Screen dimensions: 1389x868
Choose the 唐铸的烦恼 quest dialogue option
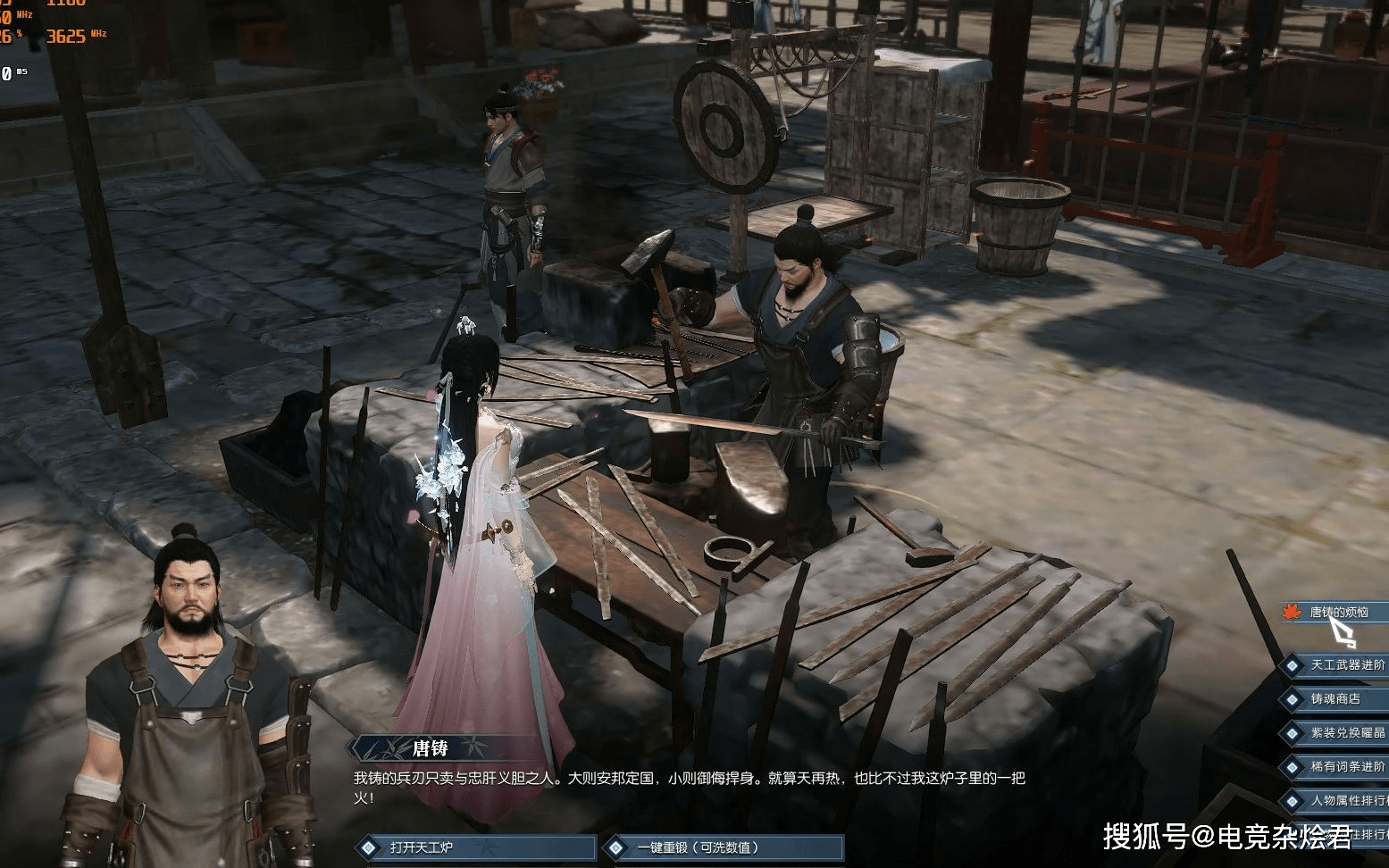(1338, 613)
